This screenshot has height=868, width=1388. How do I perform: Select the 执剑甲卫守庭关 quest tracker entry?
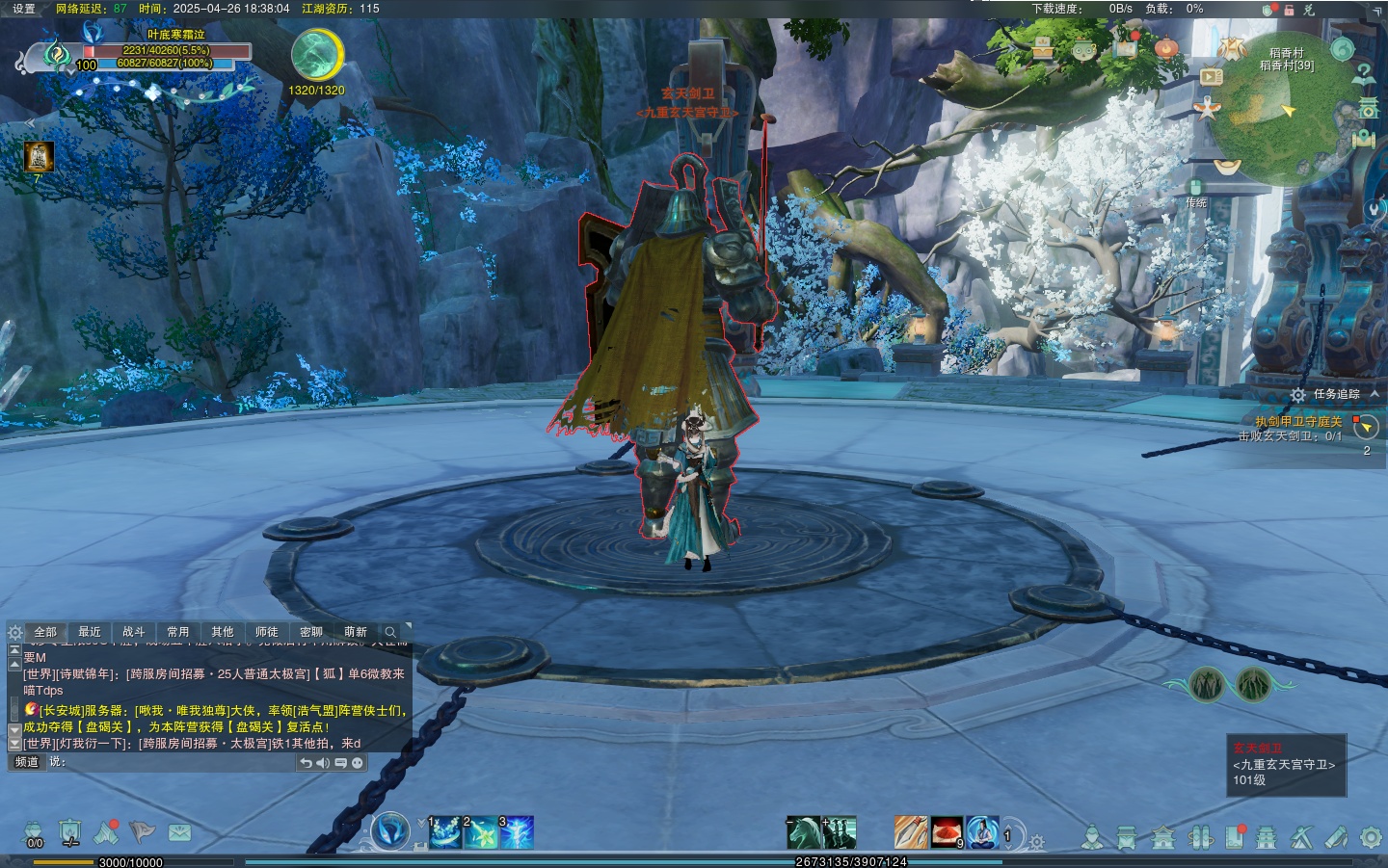point(1297,421)
